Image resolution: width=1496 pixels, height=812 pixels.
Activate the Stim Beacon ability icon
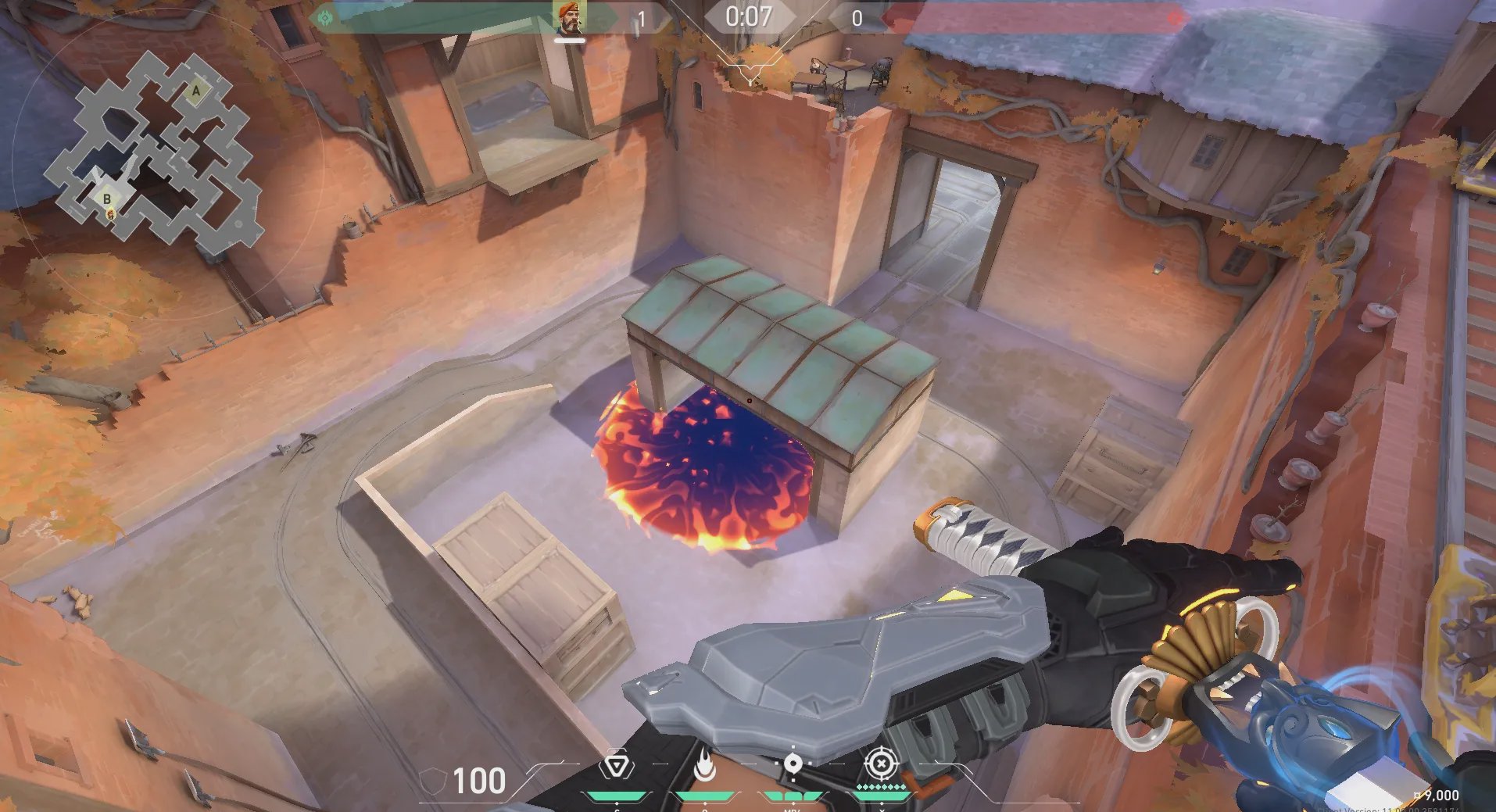coord(617,765)
